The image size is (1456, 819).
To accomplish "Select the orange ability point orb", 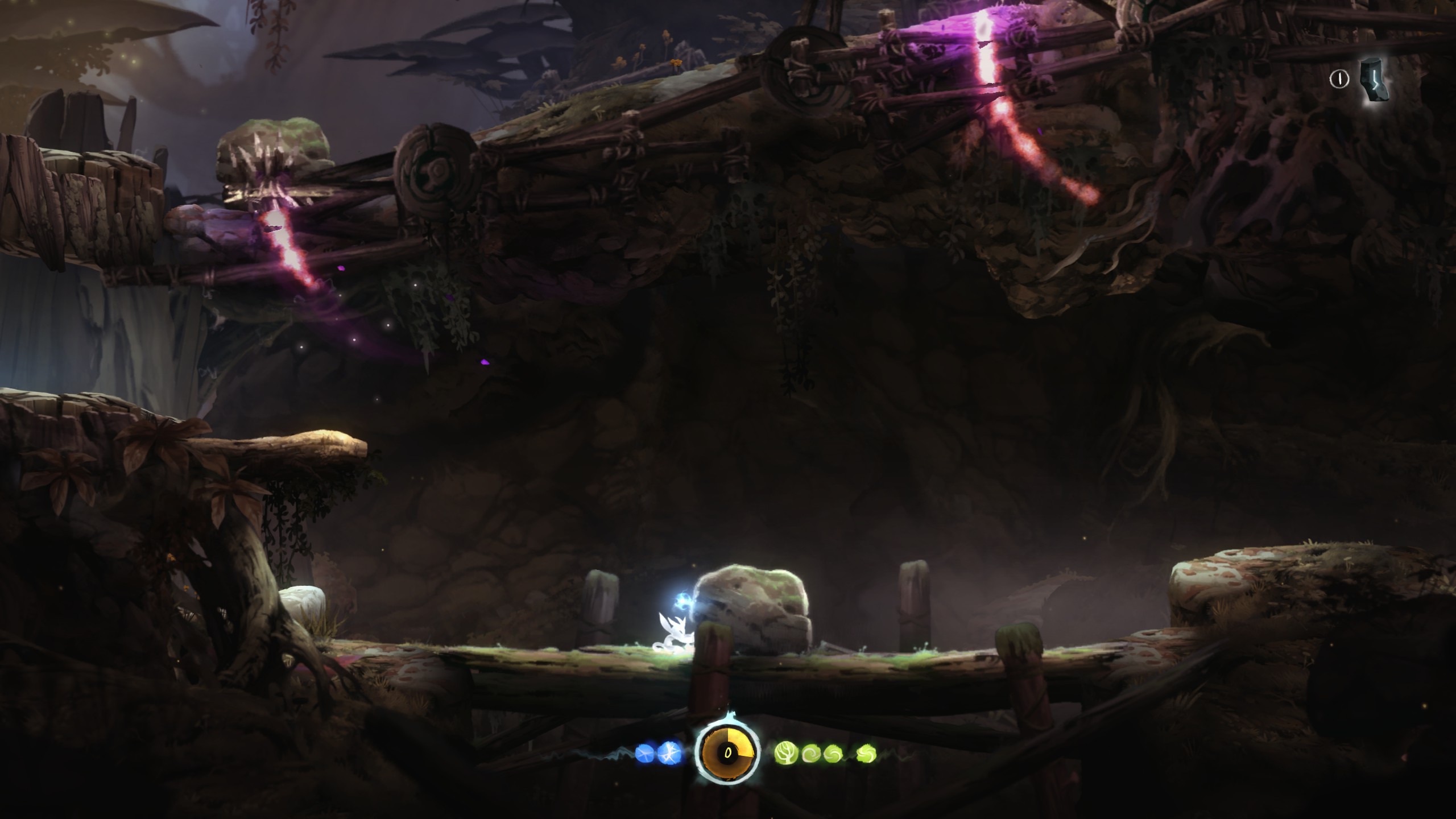I will 727,754.
